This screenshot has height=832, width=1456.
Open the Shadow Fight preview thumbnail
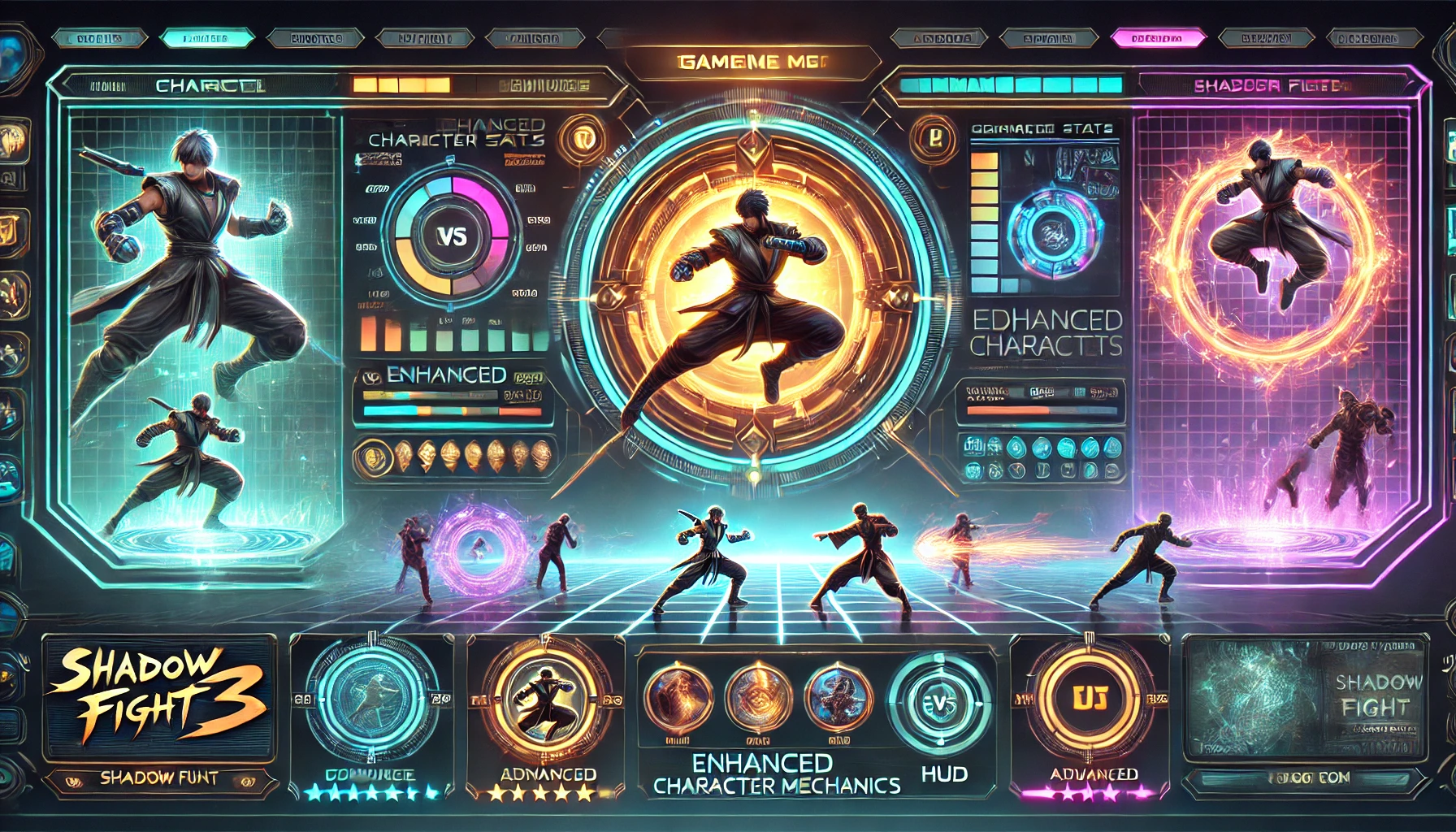[x=1305, y=699]
